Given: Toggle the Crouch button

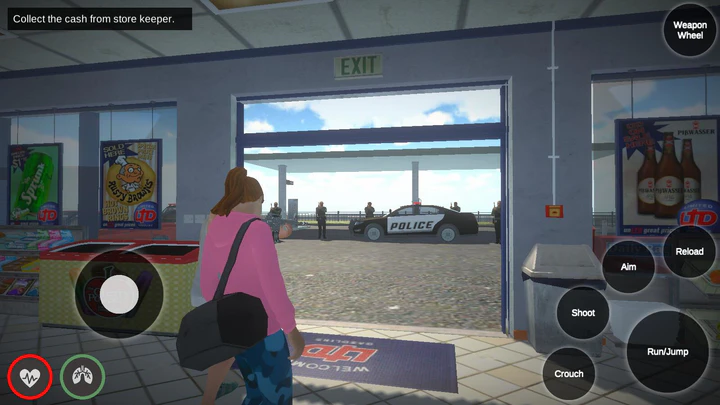Looking at the screenshot, I should tap(569, 374).
